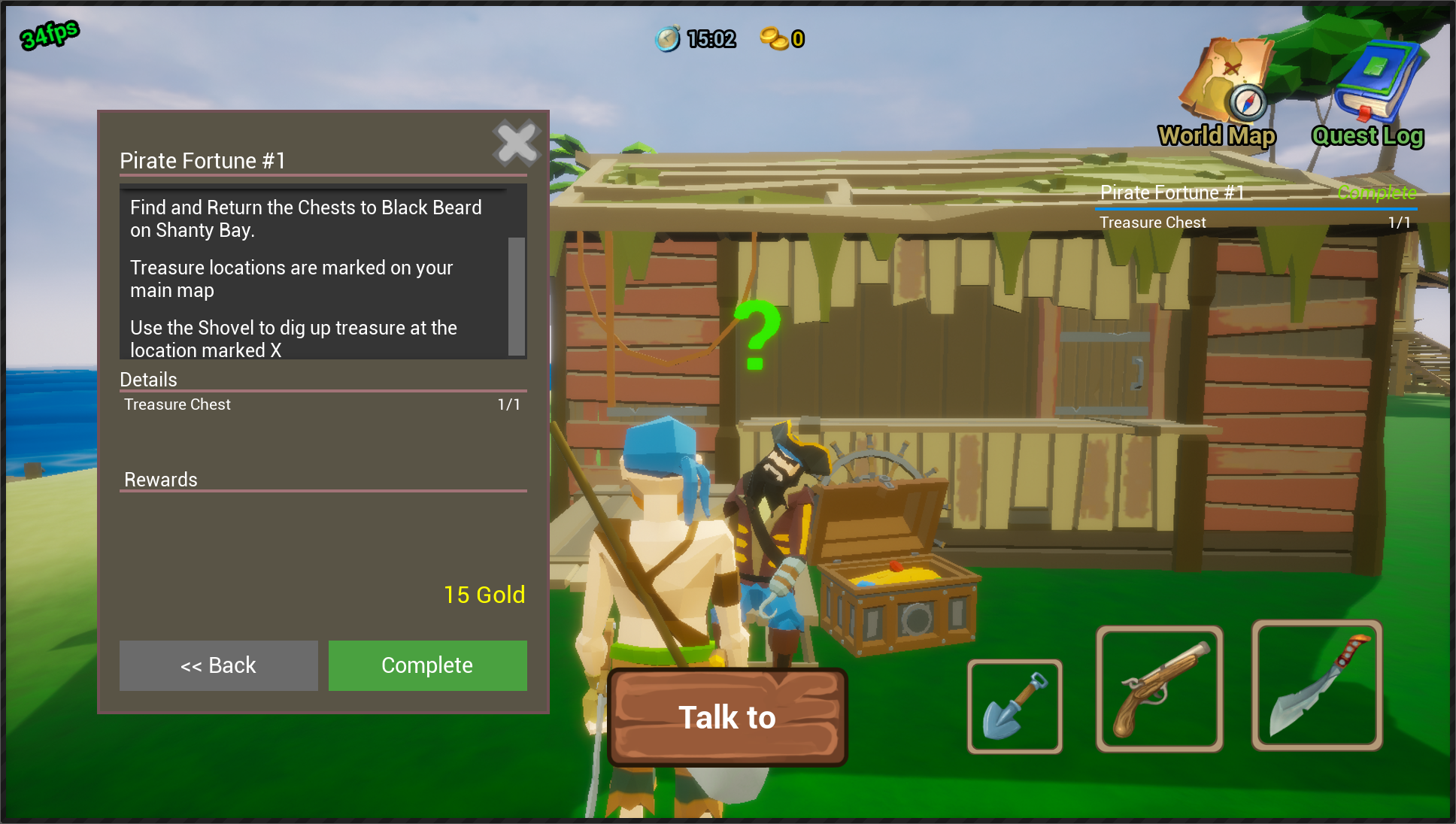
Task: Click the gold coins counter
Action: (781, 40)
